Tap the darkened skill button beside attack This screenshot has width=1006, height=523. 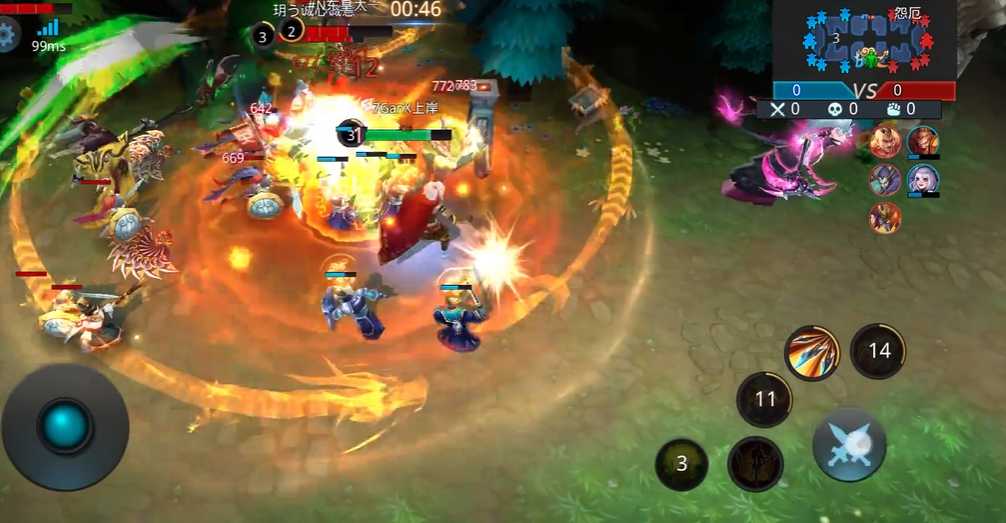755,464
